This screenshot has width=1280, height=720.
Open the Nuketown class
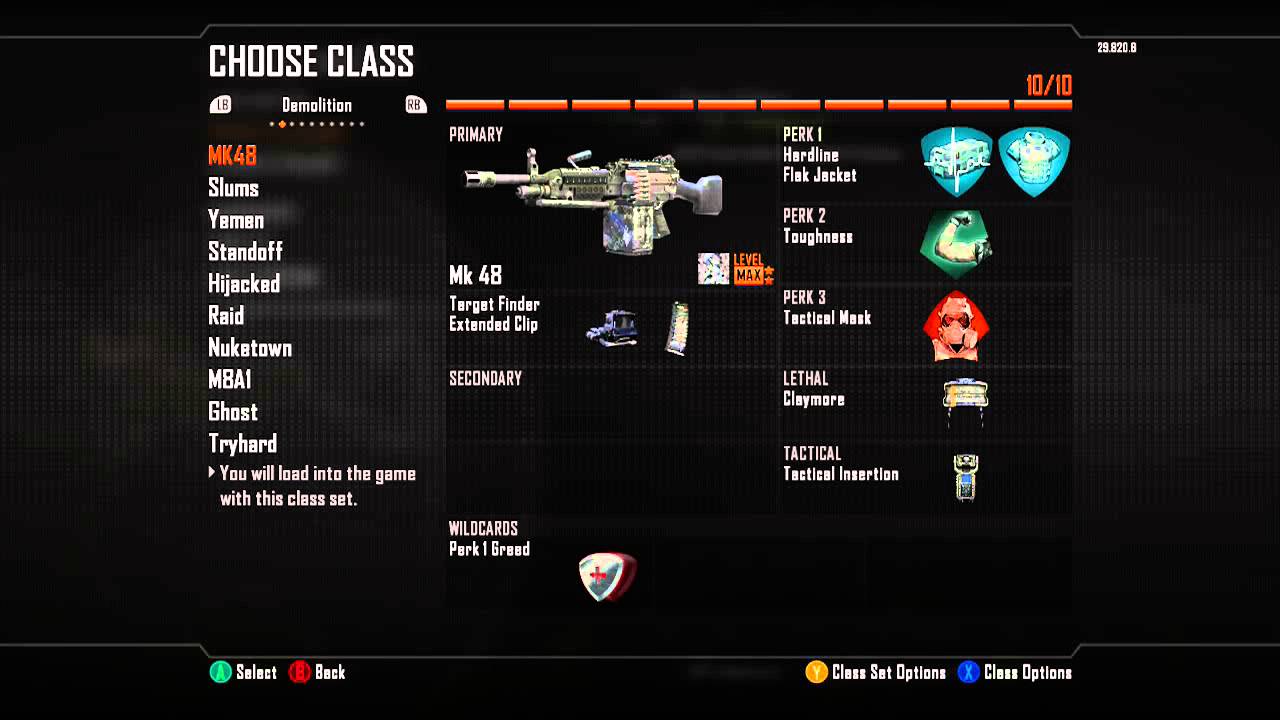coord(250,348)
